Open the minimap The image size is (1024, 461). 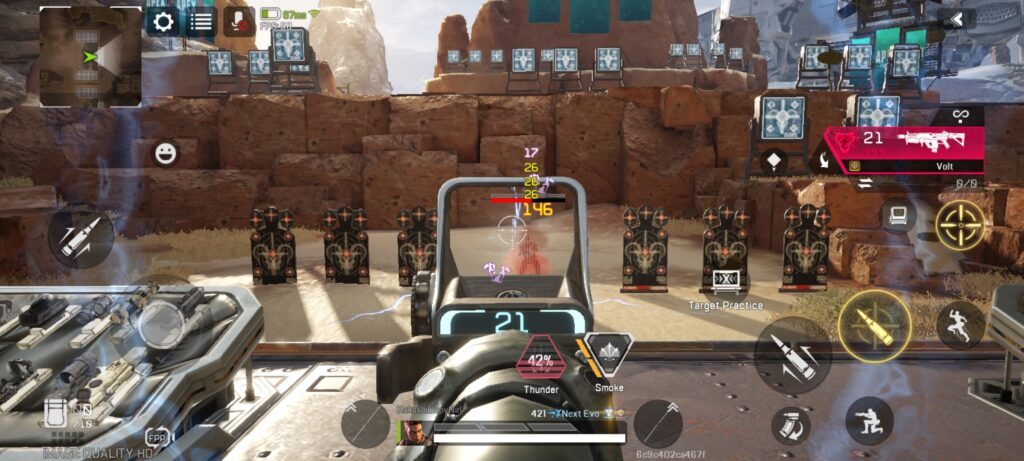point(90,56)
